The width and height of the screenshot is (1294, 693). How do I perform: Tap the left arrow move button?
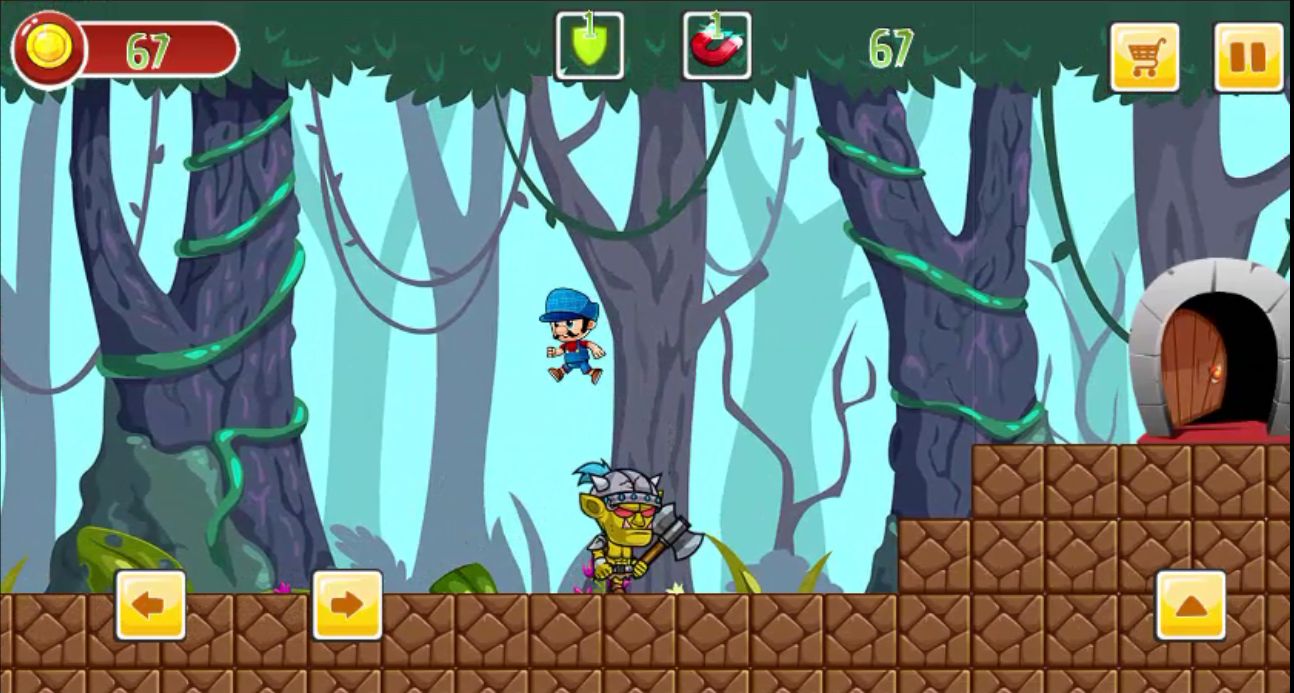click(x=150, y=605)
